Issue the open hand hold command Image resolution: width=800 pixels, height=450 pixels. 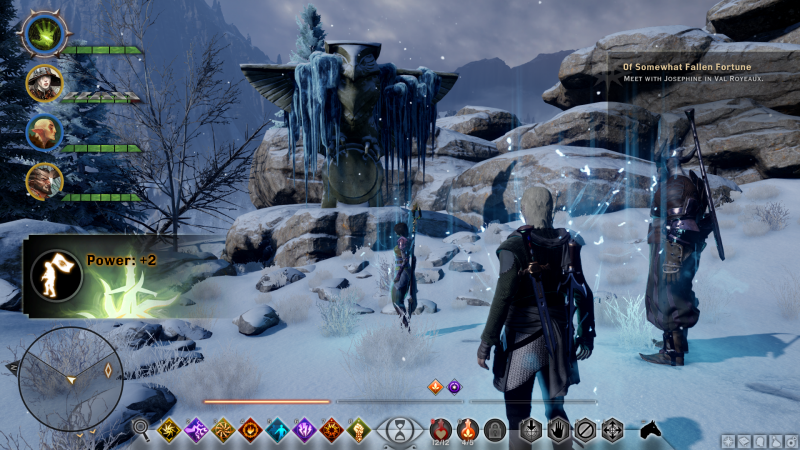point(558,430)
